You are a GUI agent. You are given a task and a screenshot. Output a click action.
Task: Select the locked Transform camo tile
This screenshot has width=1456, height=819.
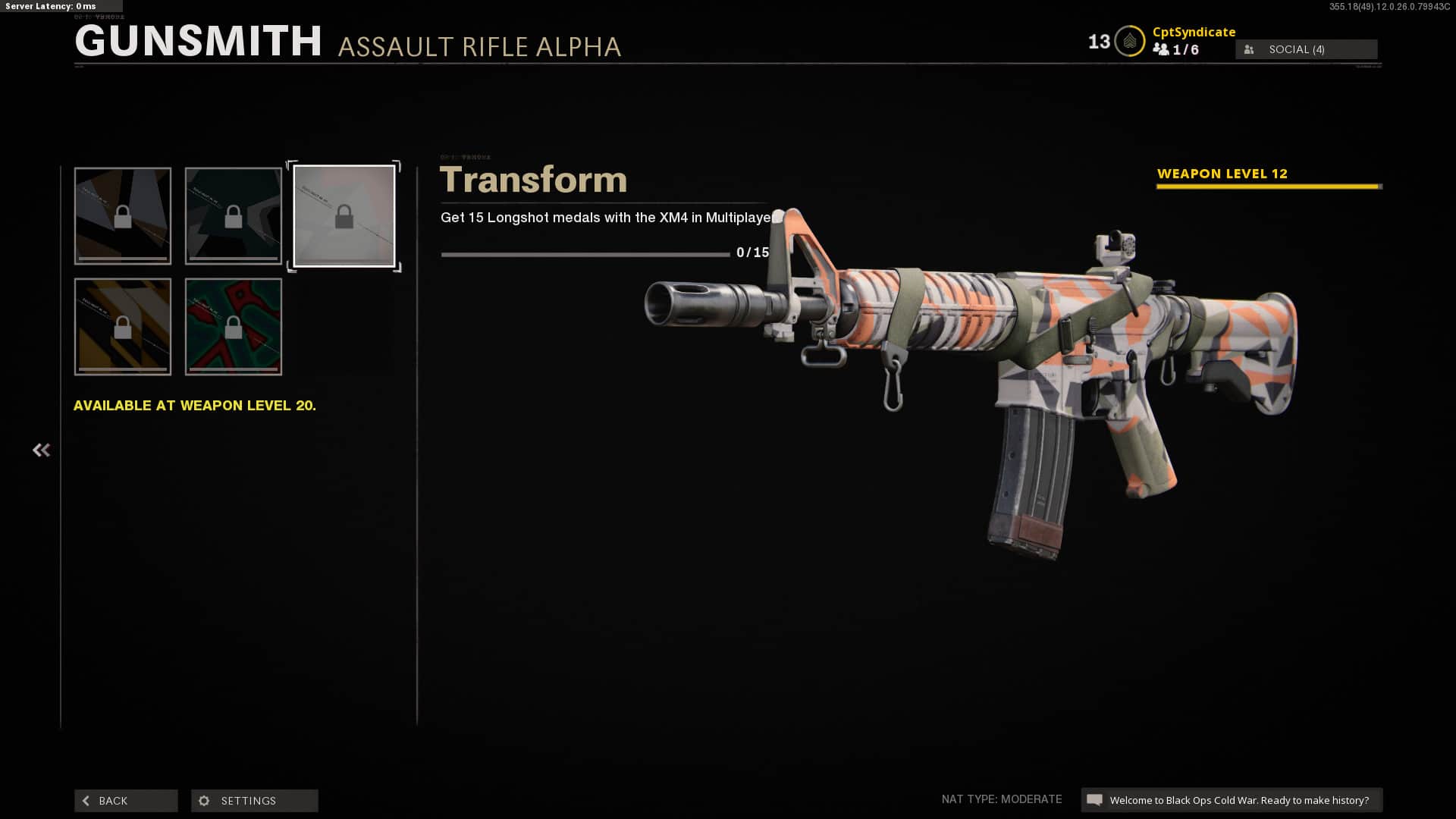pos(344,216)
